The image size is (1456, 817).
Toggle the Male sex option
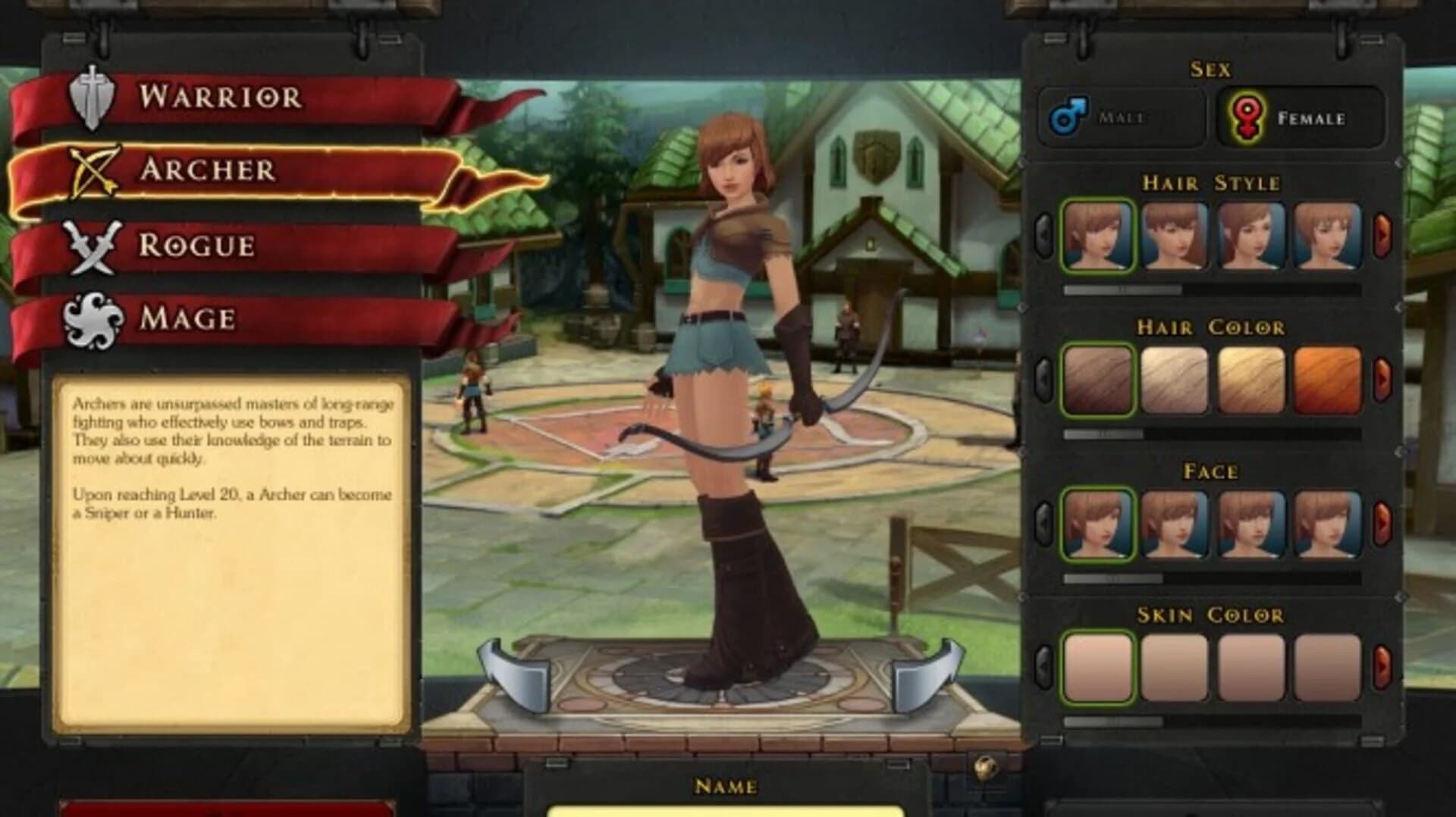tap(1115, 118)
